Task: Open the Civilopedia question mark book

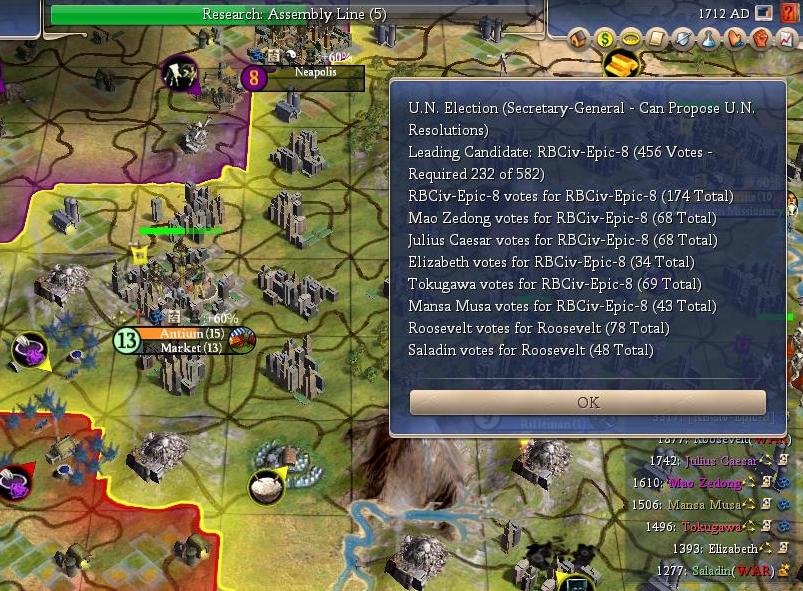Action: (791, 13)
